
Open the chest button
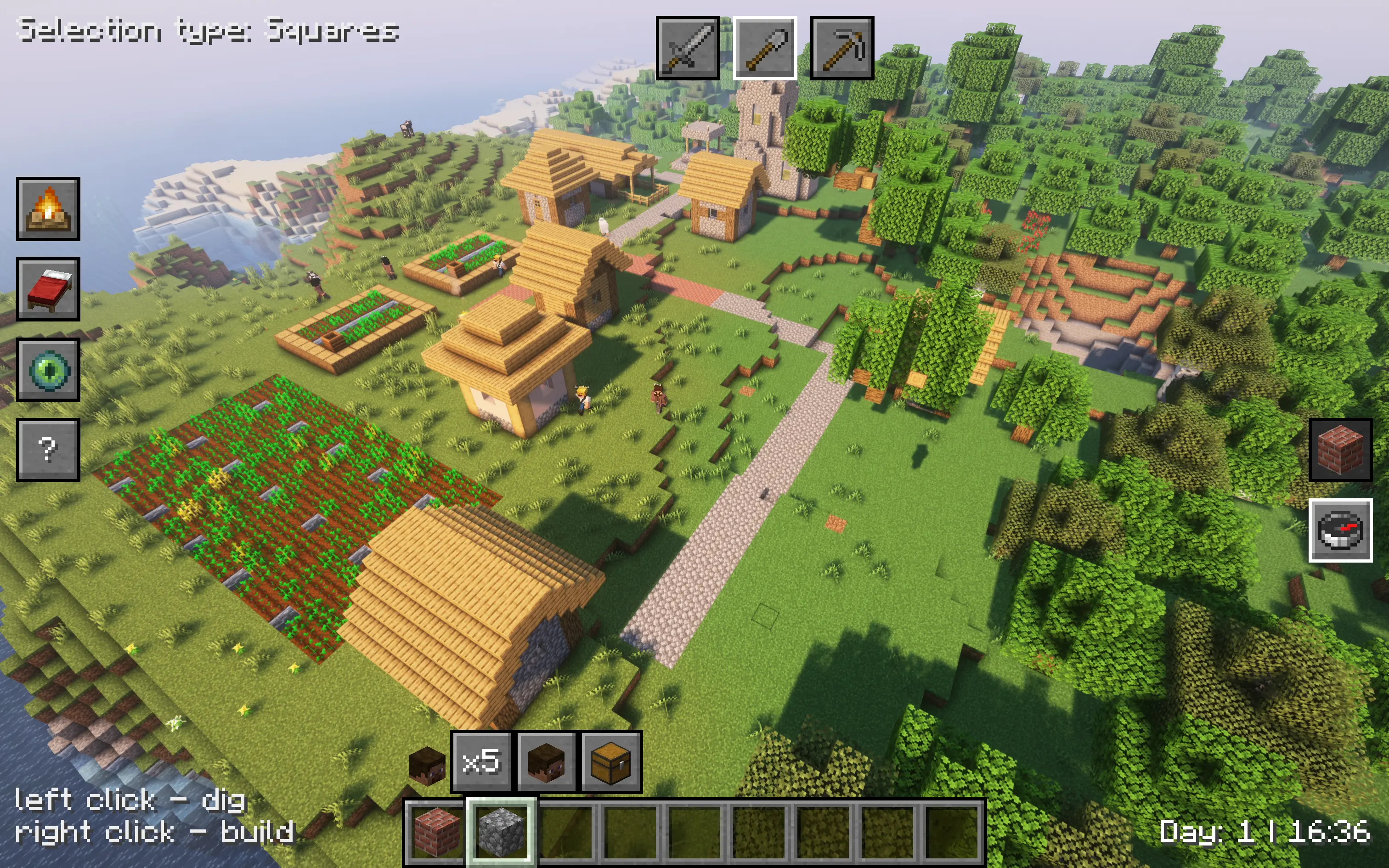(611, 762)
